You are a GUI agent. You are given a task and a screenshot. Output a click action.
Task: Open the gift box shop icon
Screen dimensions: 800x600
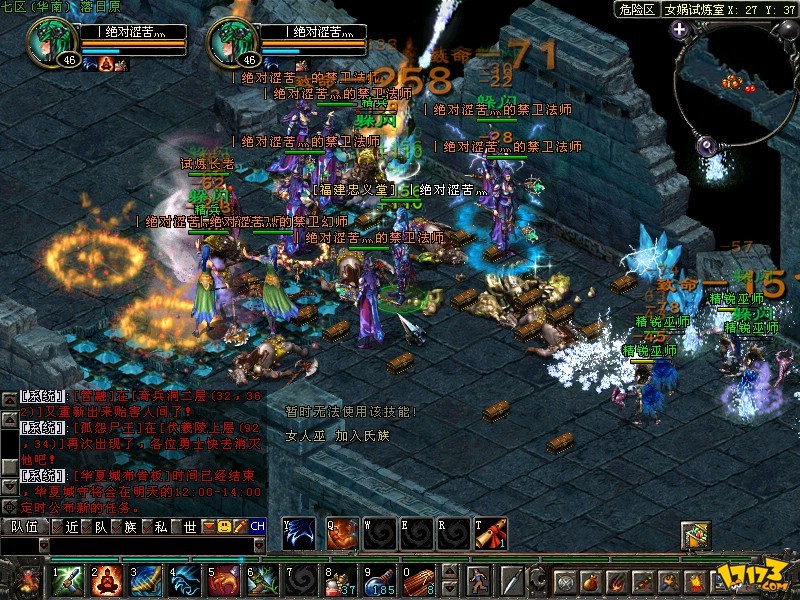pyautogui.click(x=695, y=535)
